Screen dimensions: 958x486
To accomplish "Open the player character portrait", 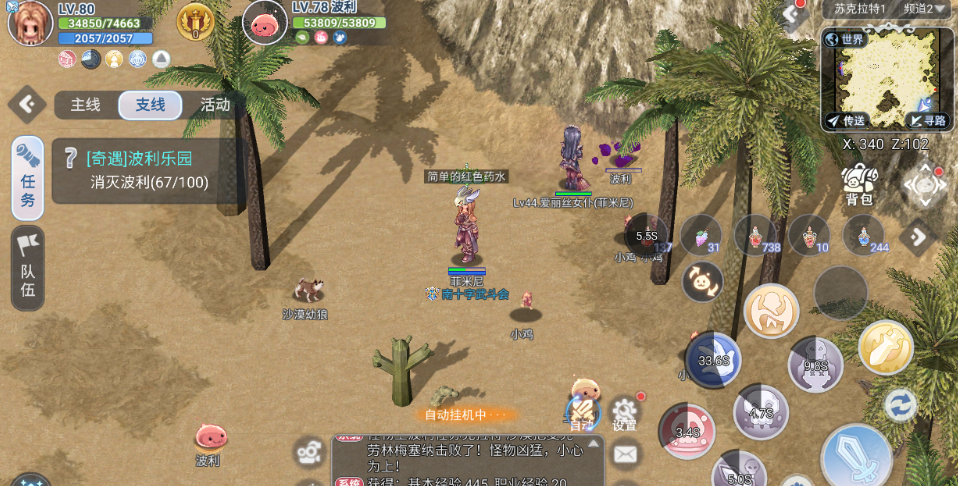I will point(30,24).
